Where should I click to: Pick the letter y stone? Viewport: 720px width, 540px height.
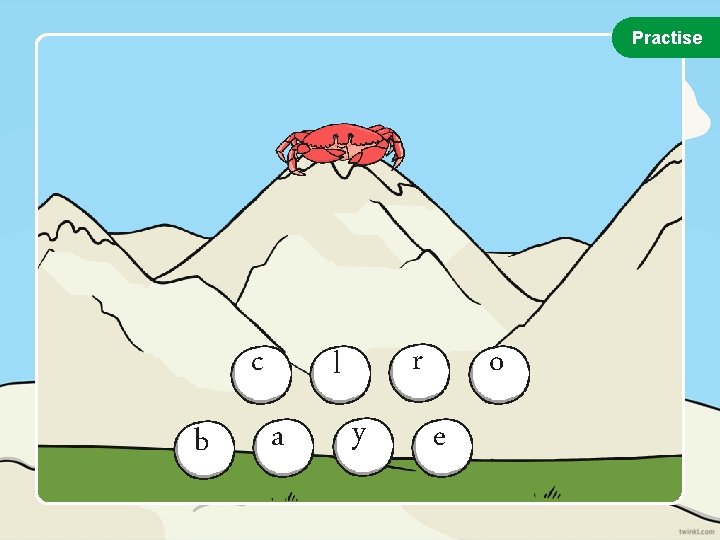359,439
